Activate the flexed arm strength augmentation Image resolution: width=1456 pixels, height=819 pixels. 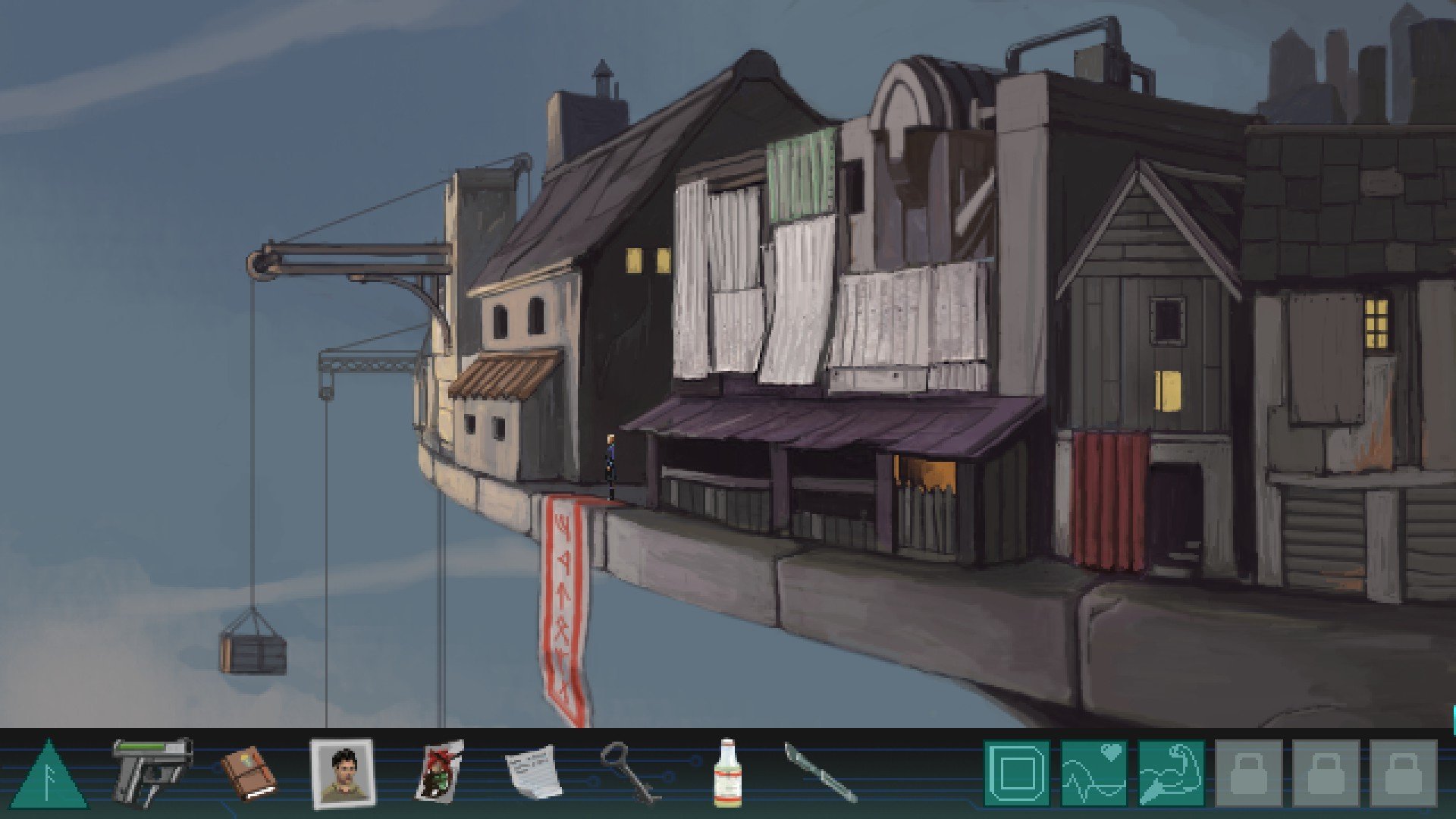click(1171, 773)
